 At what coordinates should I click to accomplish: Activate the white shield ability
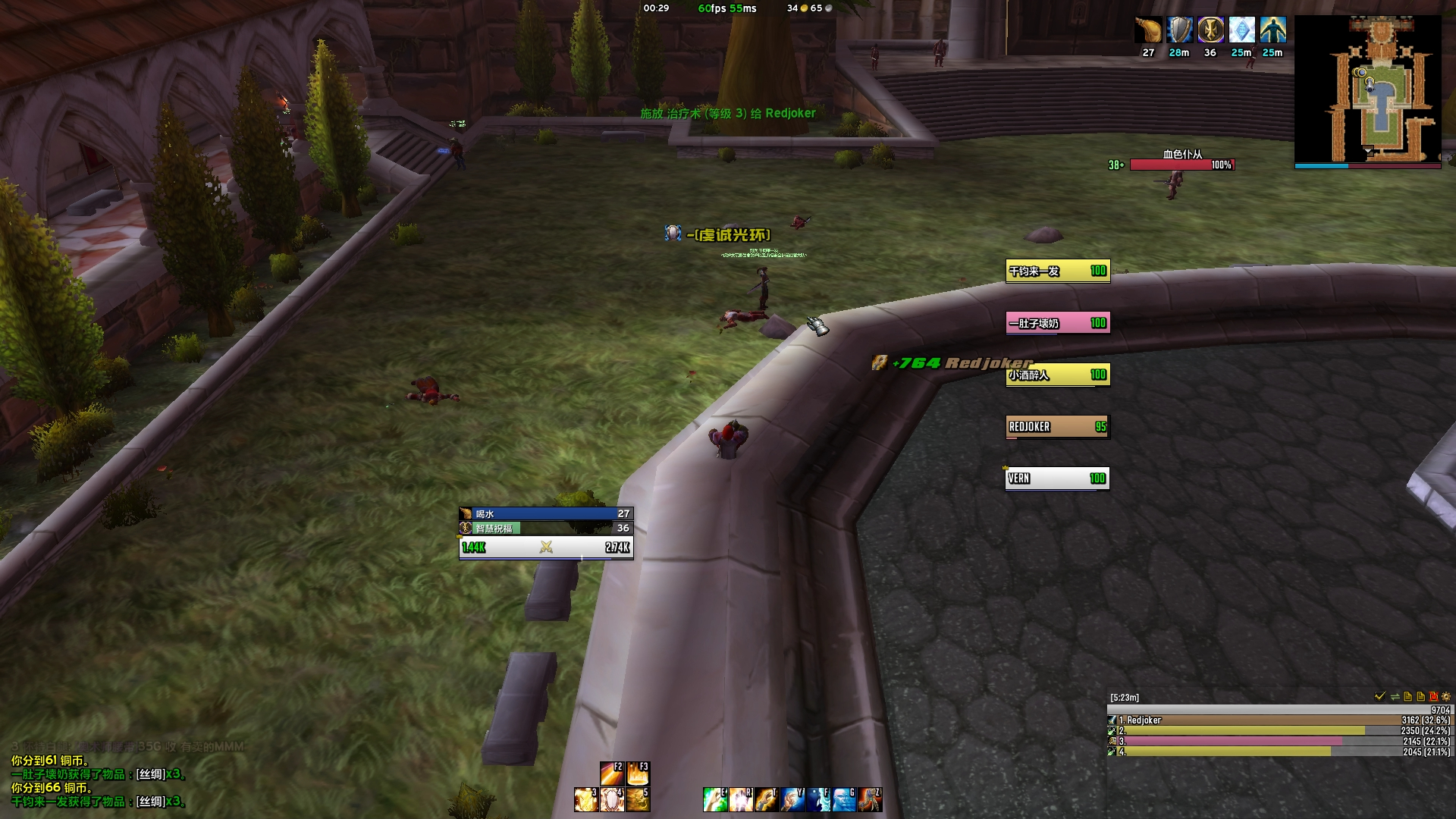pyautogui.click(x=612, y=799)
